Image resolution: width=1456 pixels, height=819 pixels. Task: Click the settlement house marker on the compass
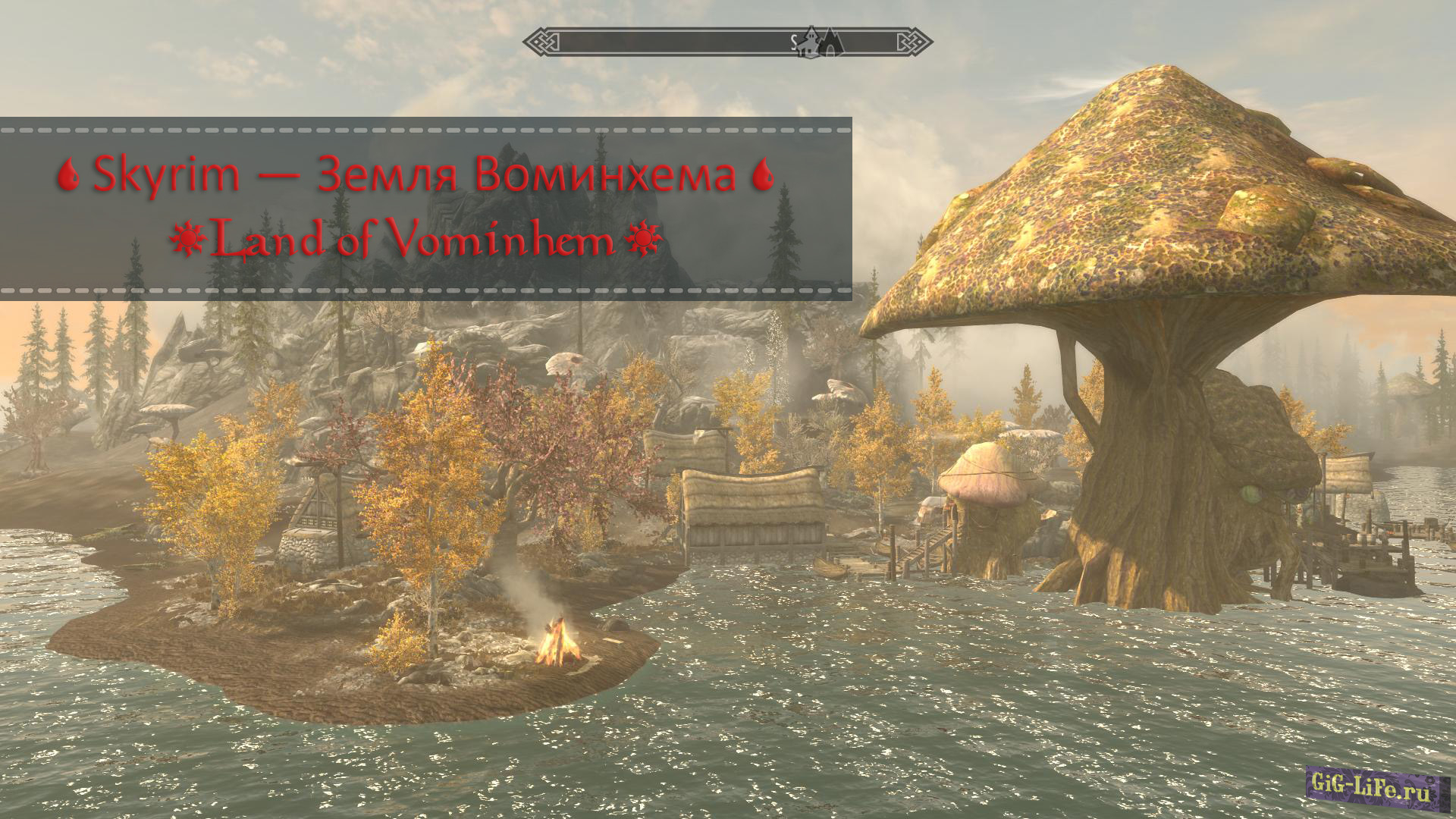tap(810, 44)
